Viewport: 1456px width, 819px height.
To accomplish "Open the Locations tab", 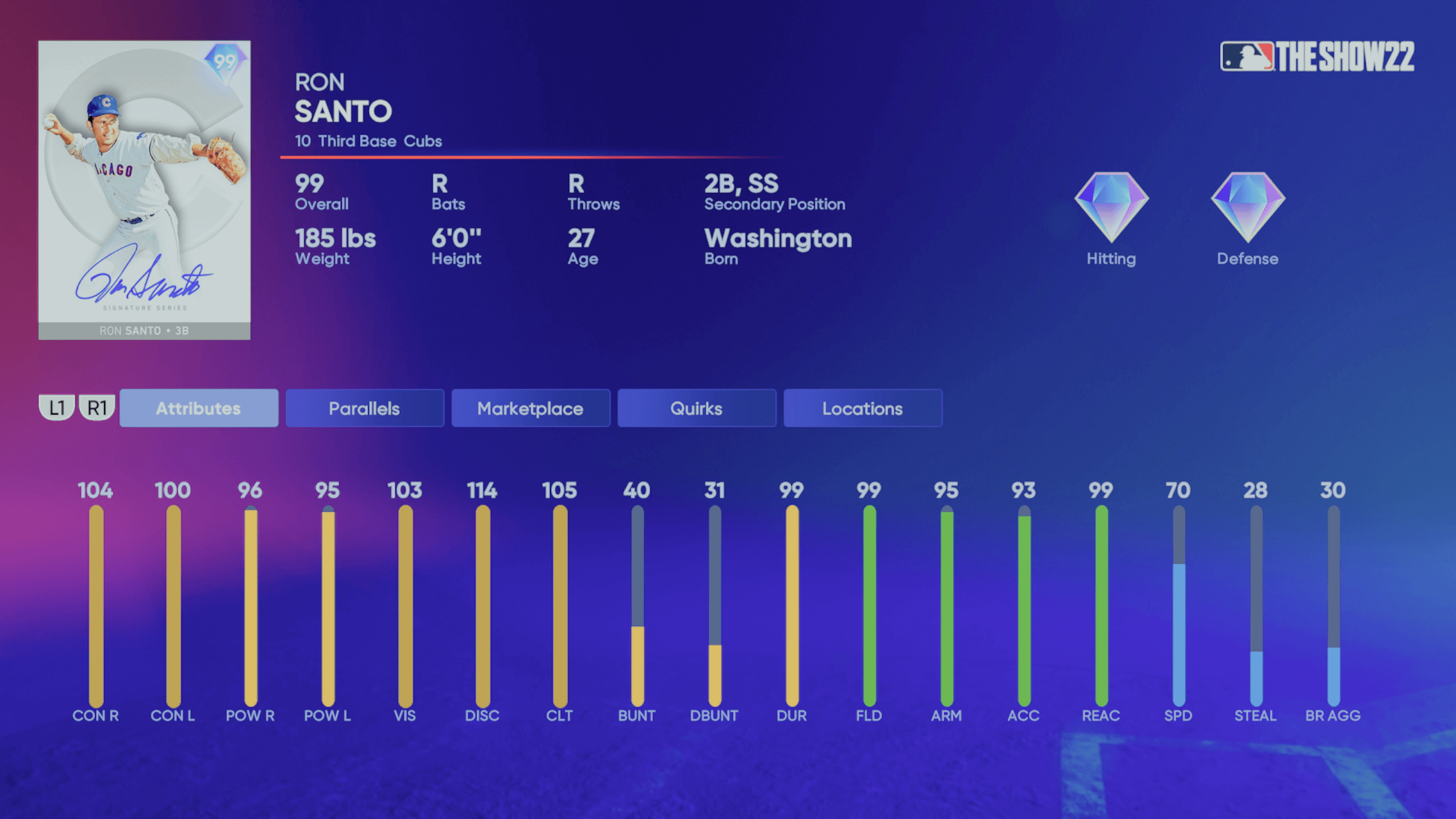I will point(862,408).
